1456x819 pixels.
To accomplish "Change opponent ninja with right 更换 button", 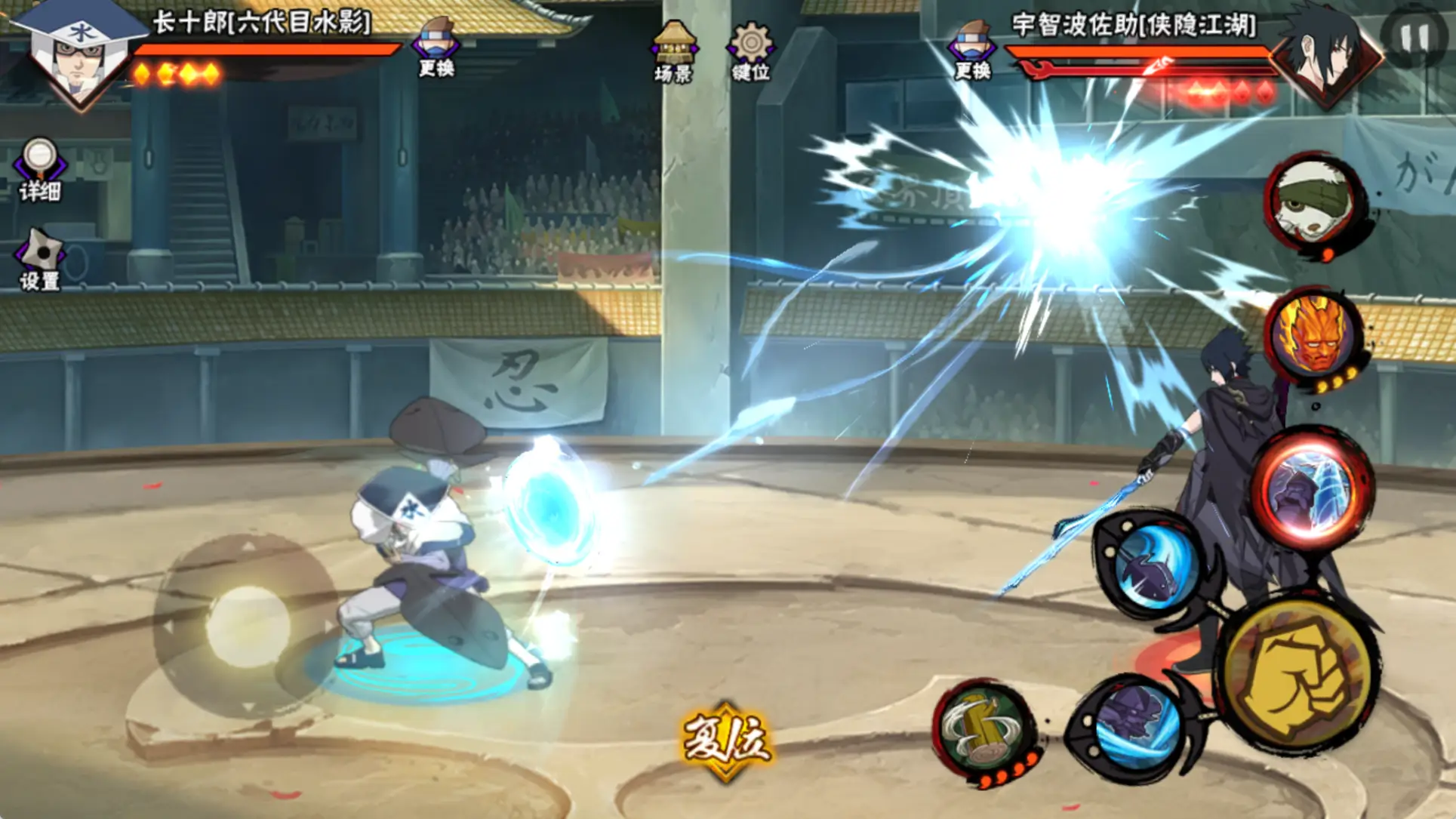I will 972,50.
